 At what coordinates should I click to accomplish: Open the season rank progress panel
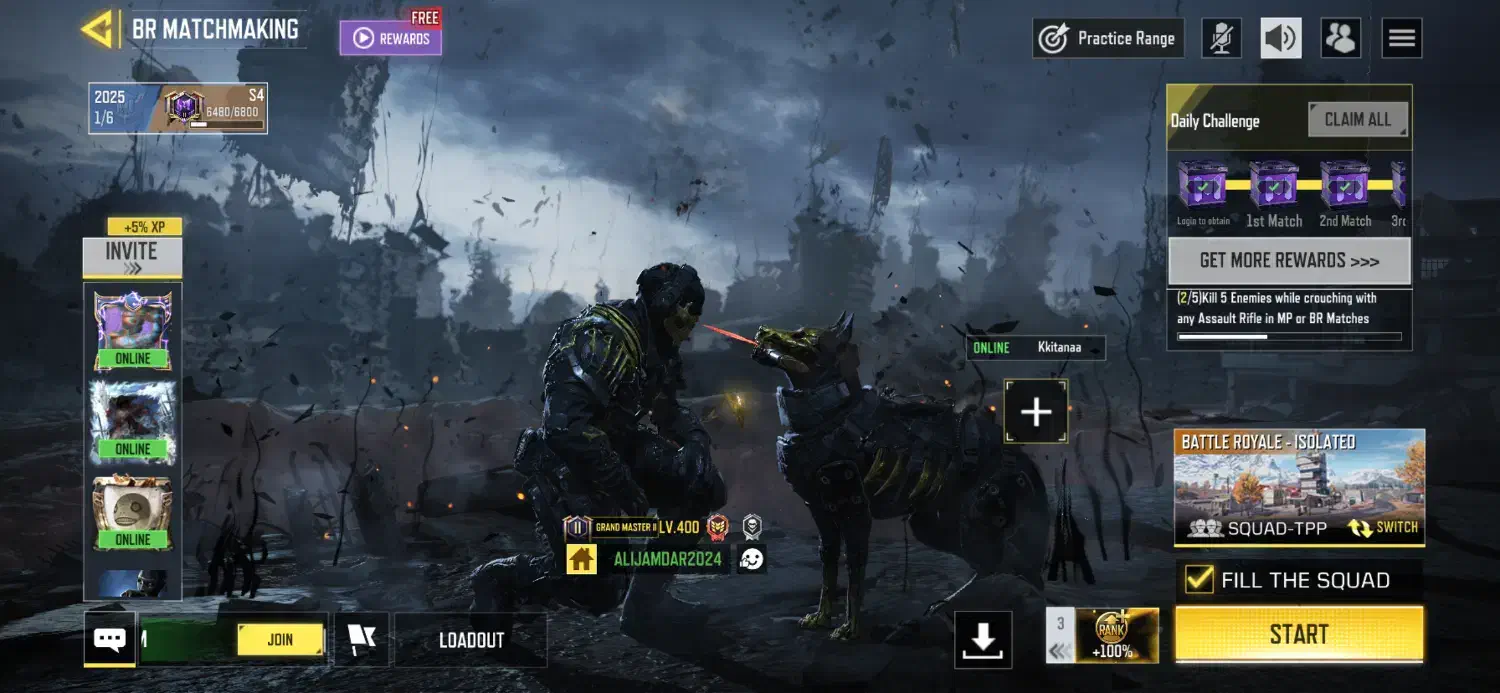point(178,108)
